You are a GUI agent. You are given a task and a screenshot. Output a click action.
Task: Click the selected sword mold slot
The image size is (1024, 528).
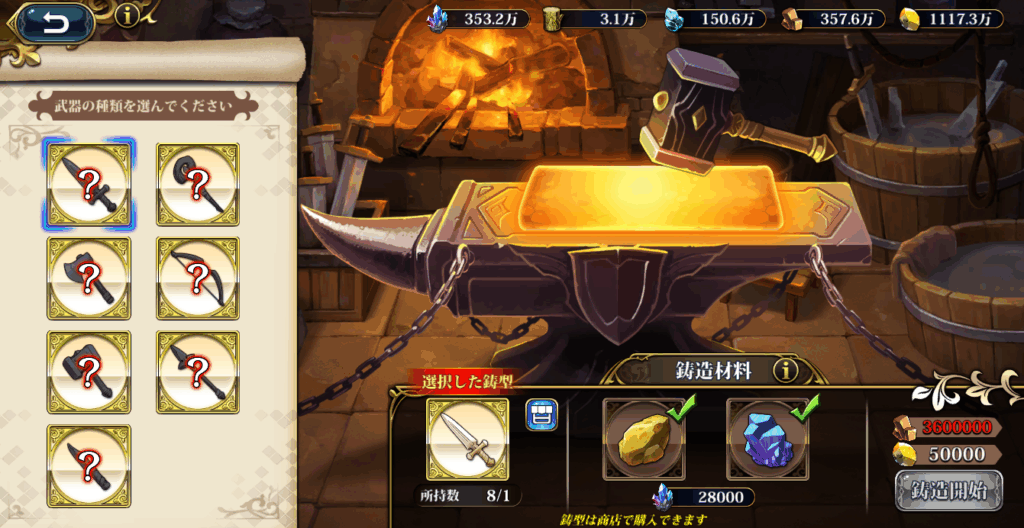(x=467, y=438)
